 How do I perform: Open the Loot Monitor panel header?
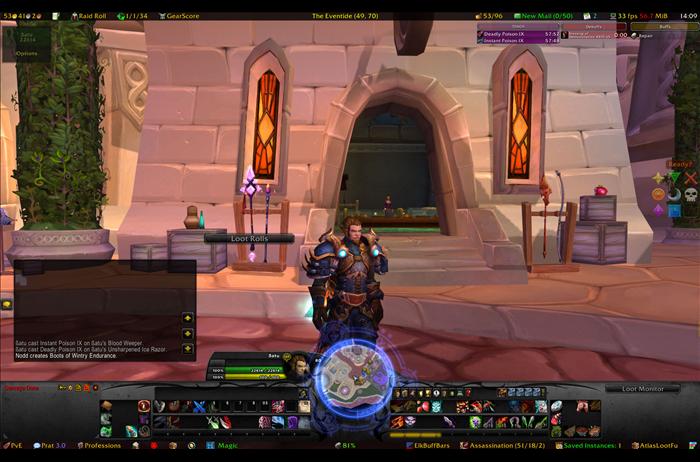(643, 388)
